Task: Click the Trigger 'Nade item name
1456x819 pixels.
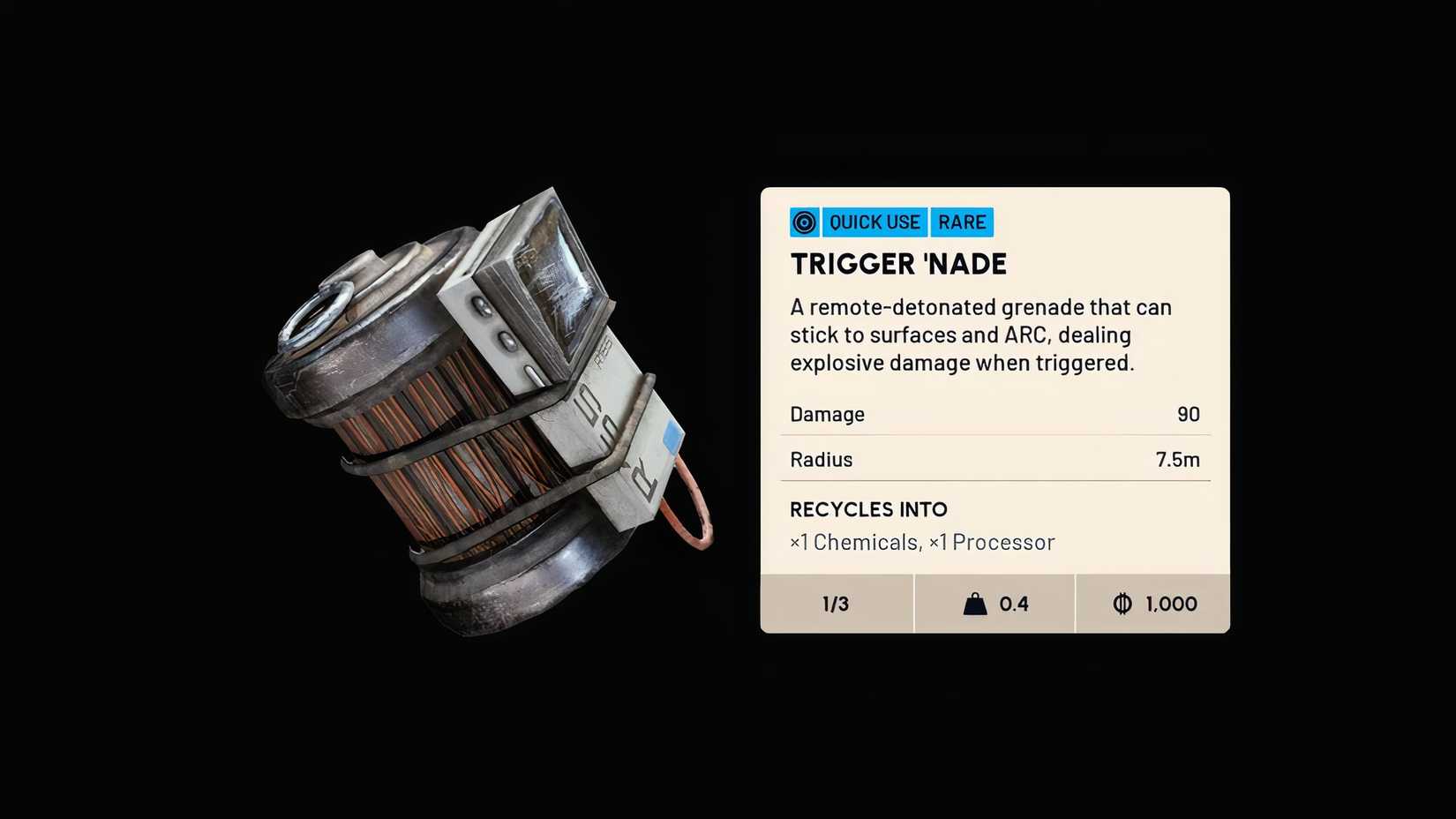Action: pyautogui.click(x=898, y=264)
